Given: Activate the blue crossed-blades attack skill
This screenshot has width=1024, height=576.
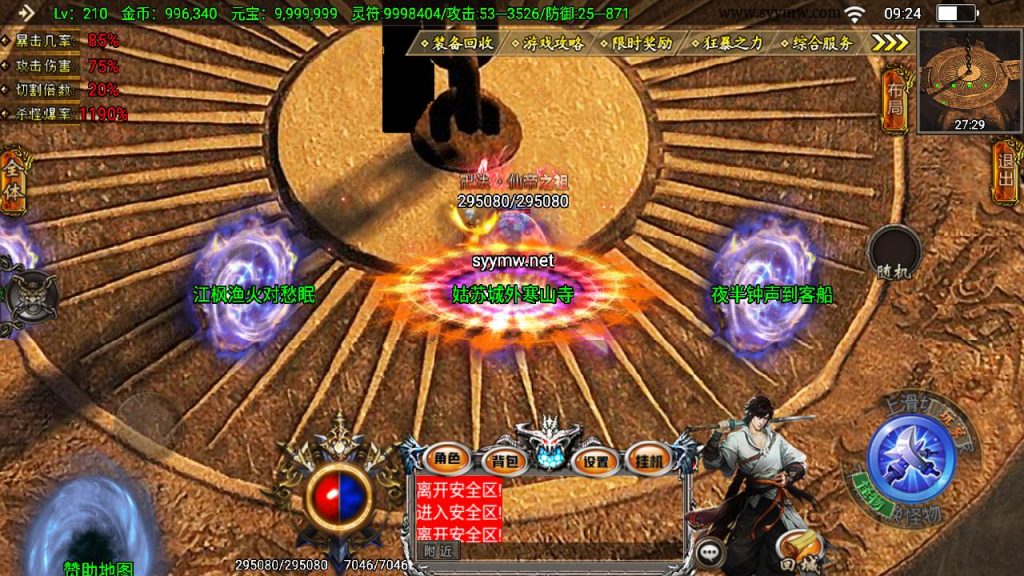Looking at the screenshot, I should pos(911,457).
